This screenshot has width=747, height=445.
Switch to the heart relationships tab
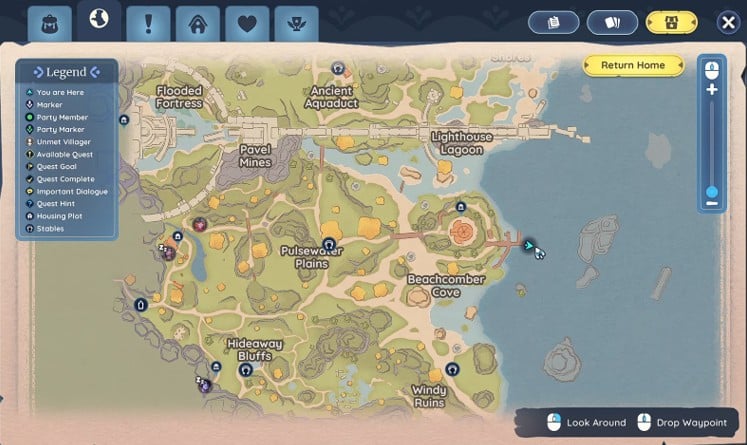(247, 22)
